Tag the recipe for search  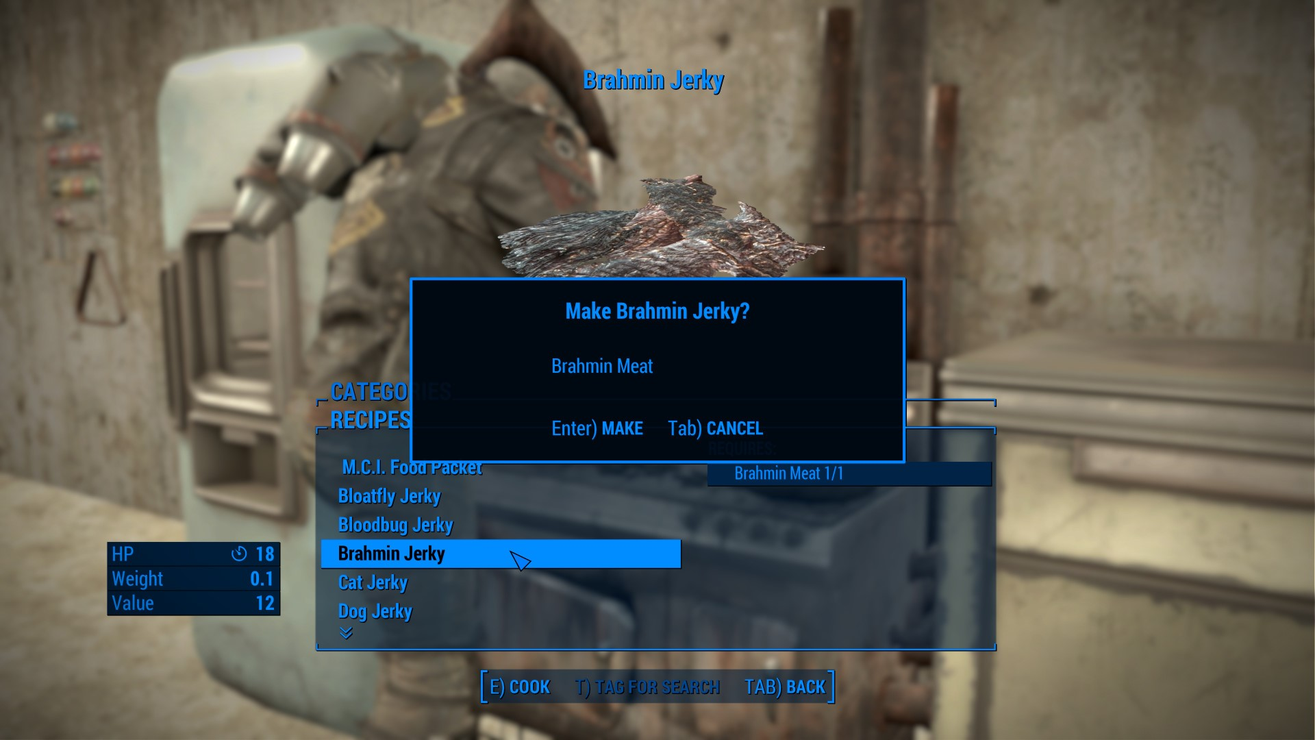pos(647,687)
